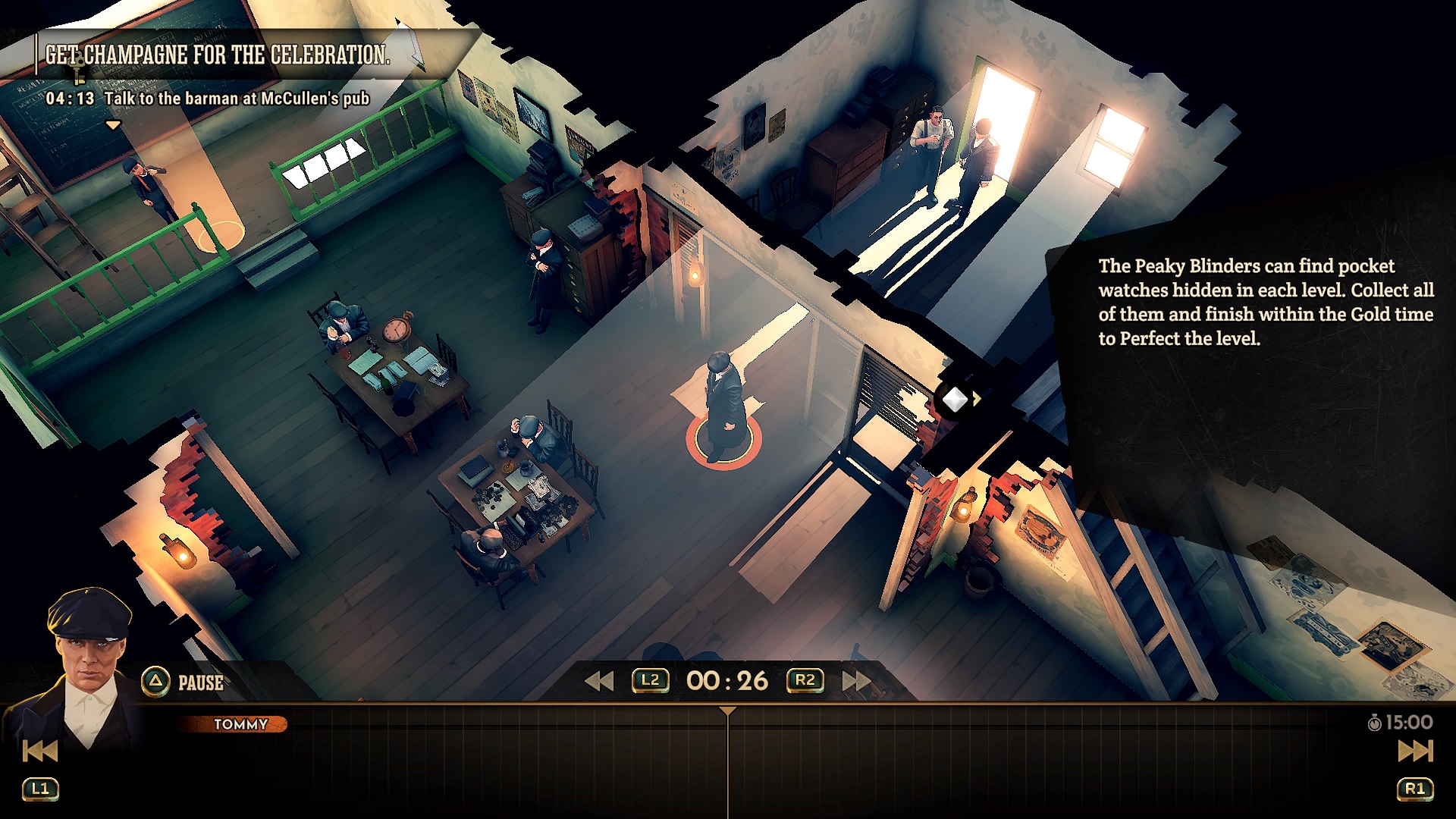Jump to the timeline start
The height and width of the screenshot is (819, 1456).
[x=40, y=751]
